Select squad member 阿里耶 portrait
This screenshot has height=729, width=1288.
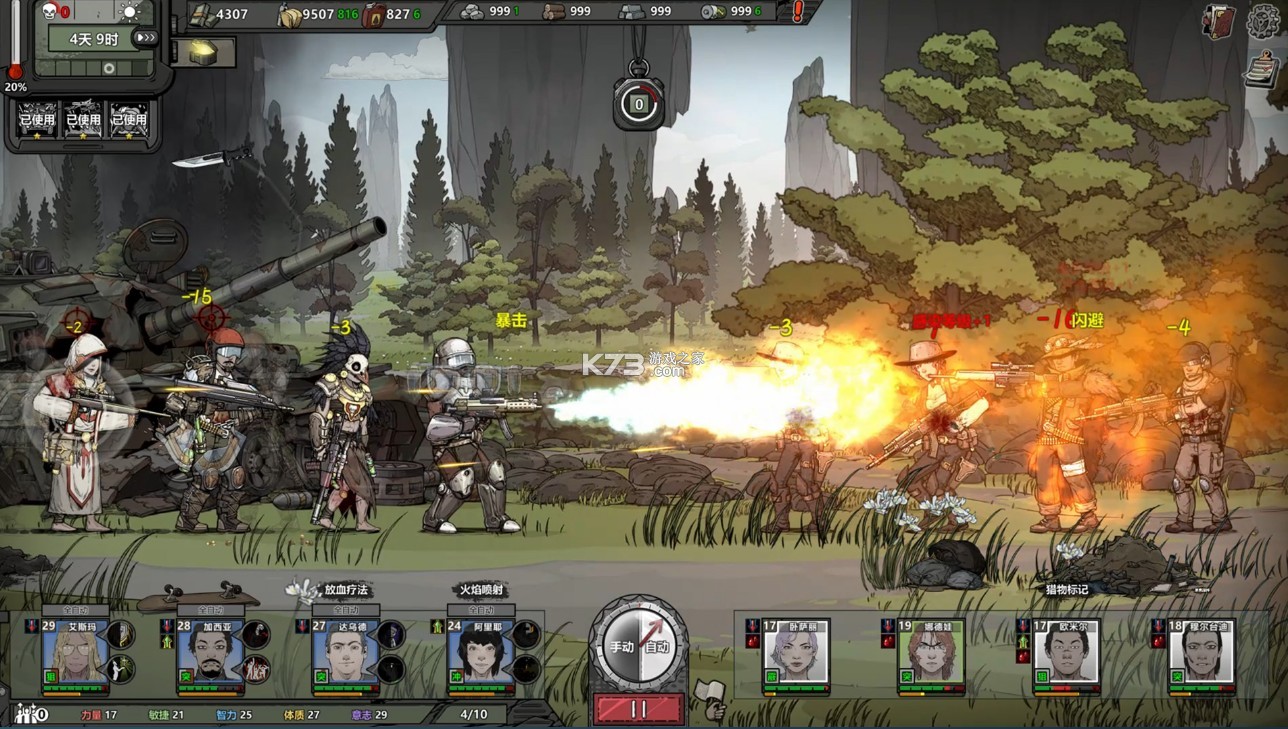click(480, 653)
